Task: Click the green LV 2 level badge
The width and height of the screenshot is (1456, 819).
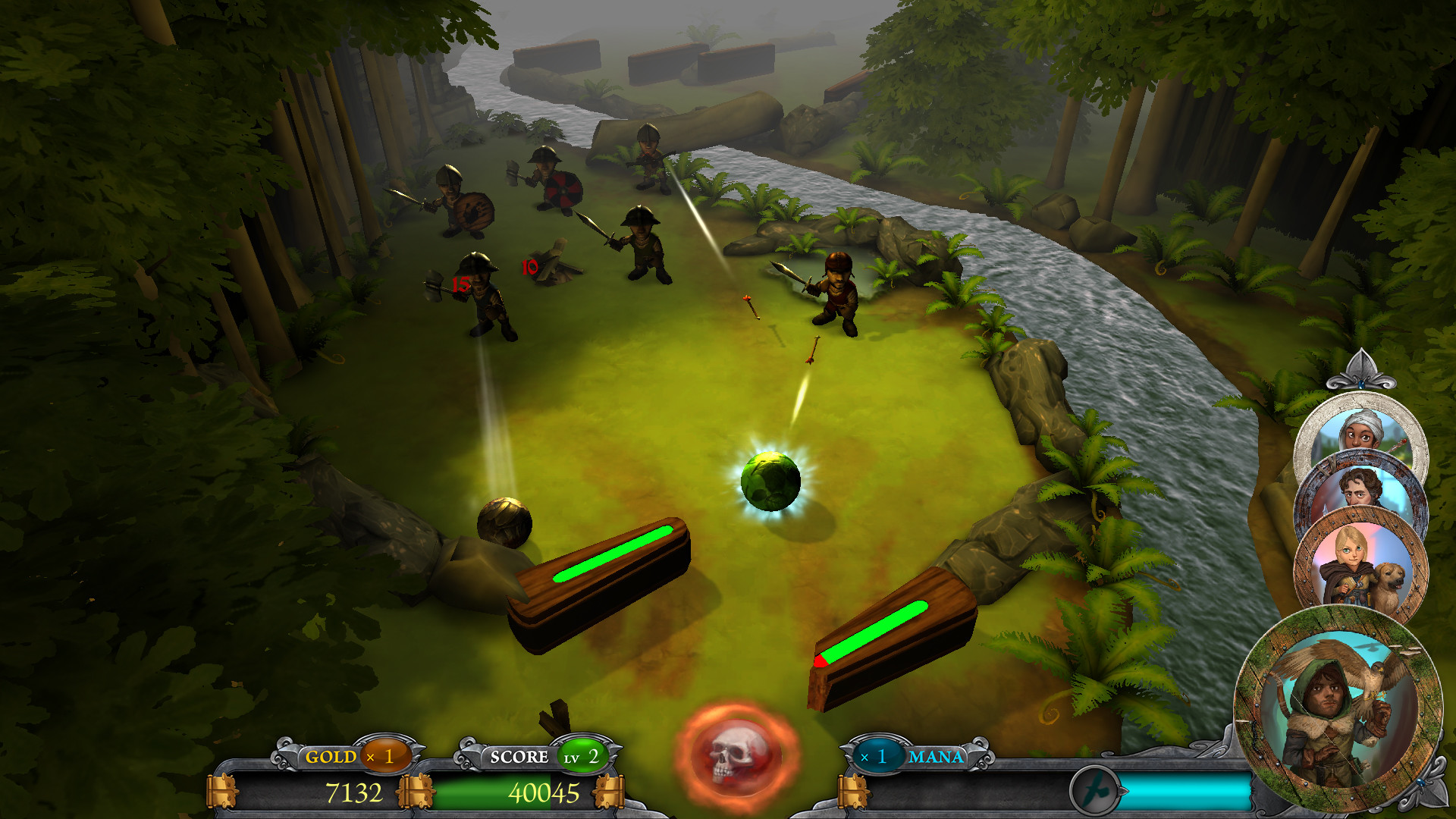Action: coord(583,756)
